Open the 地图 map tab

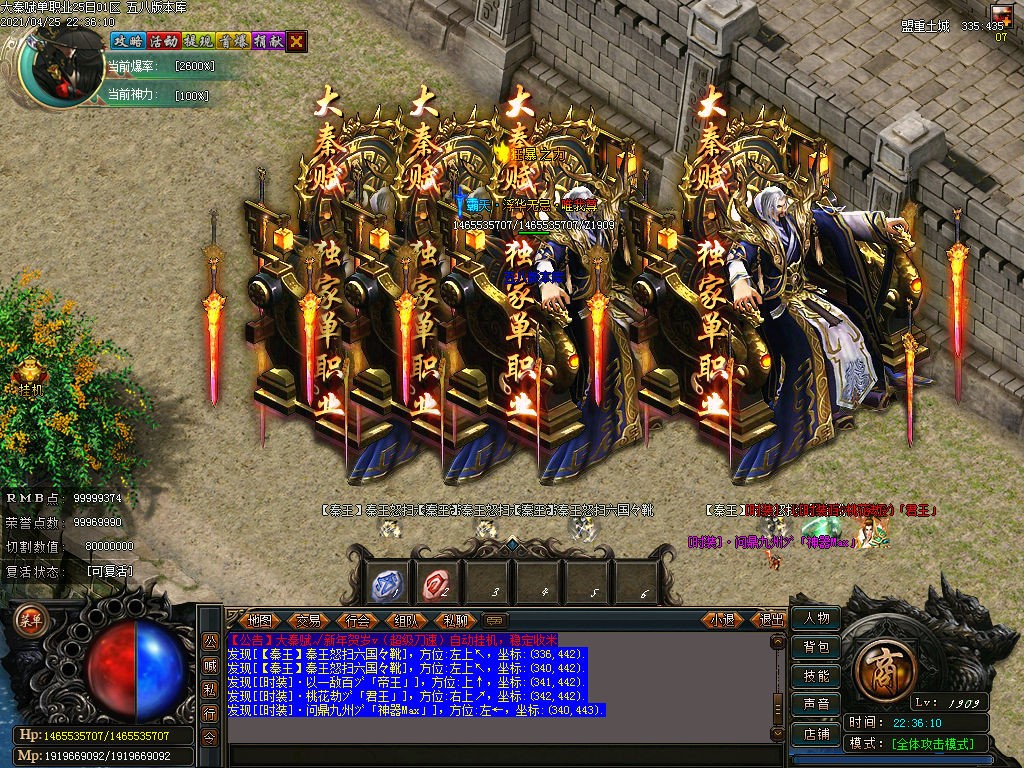pos(260,620)
